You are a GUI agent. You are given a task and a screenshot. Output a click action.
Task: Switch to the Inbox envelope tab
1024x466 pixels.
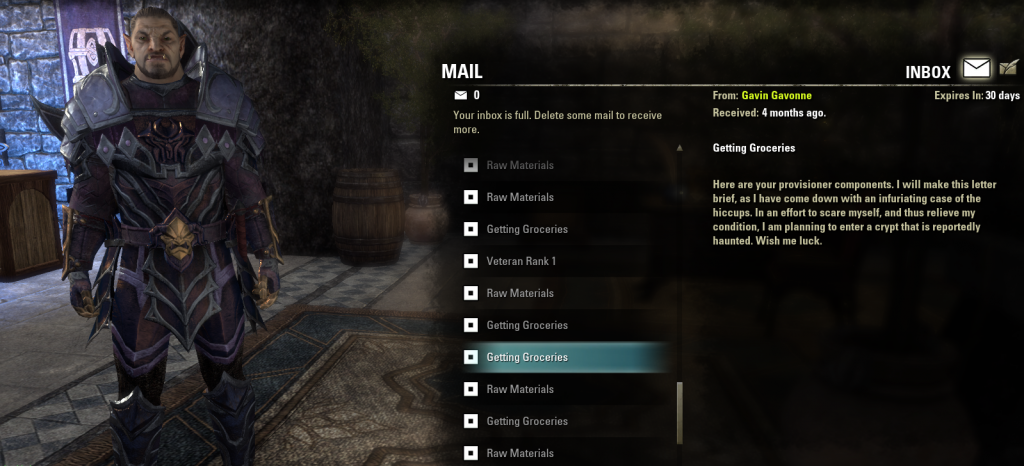[975, 69]
